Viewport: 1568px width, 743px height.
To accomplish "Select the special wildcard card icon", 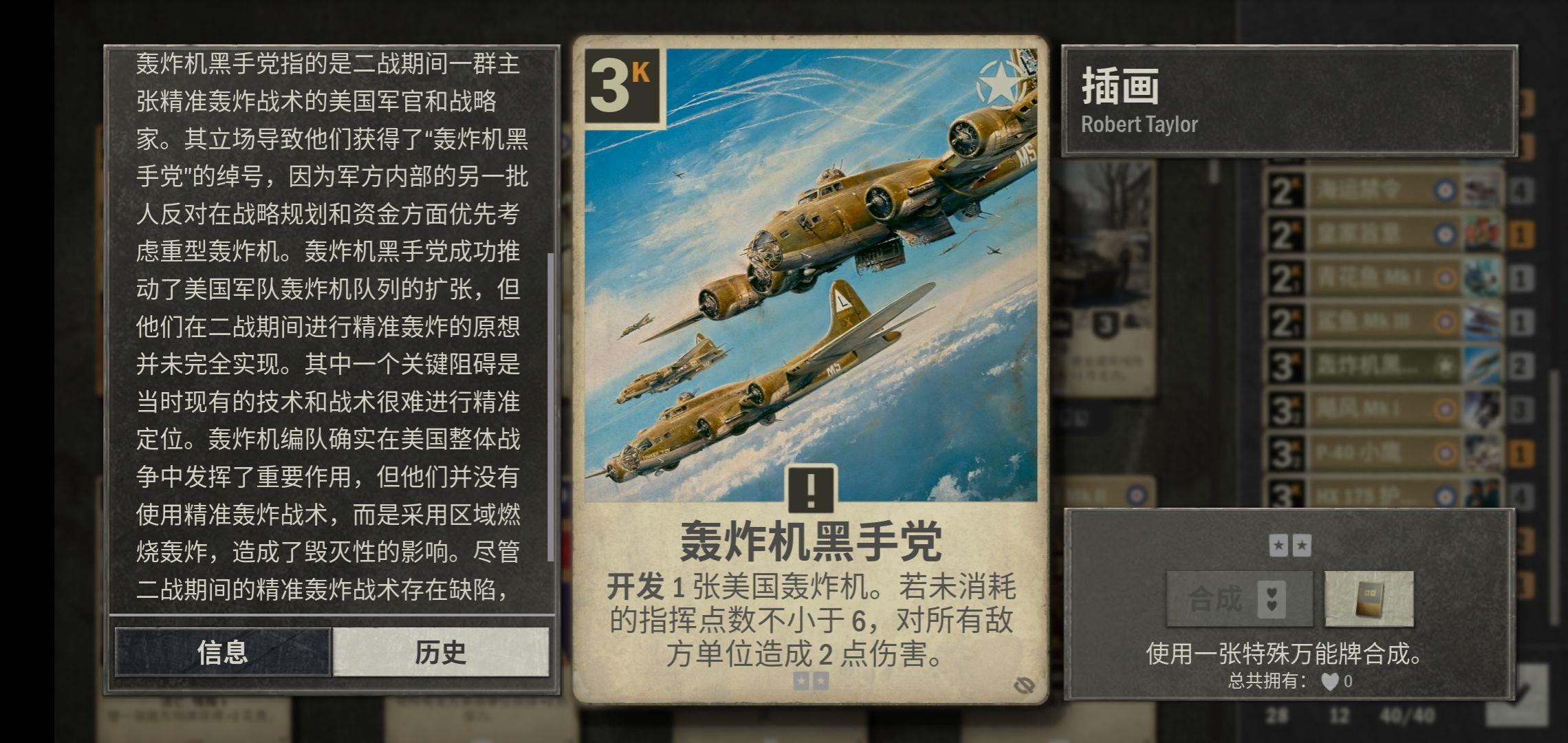I will (1369, 599).
